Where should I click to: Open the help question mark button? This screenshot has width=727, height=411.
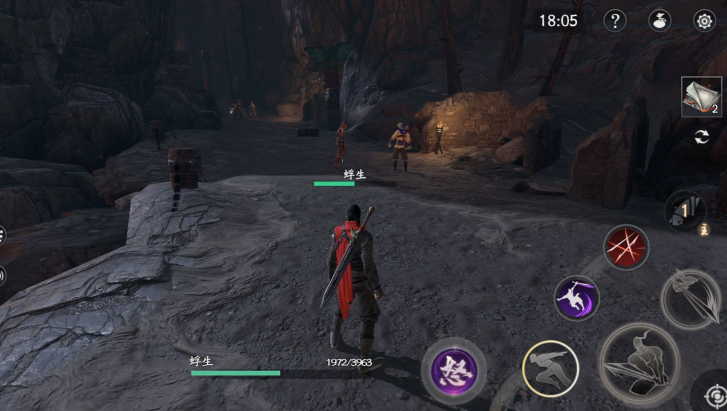(616, 21)
